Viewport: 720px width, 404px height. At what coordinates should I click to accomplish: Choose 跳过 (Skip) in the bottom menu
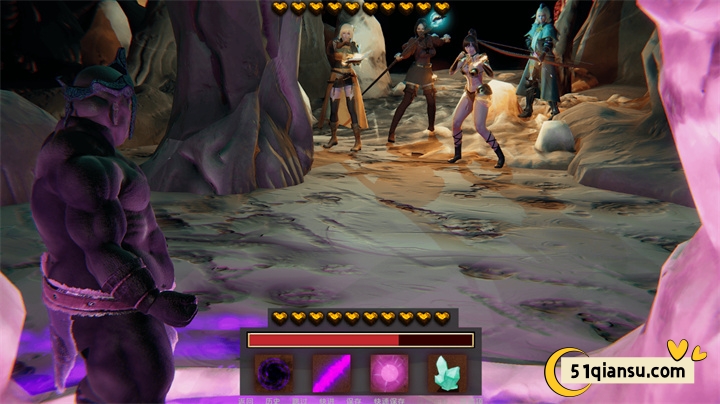pyautogui.click(x=301, y=399)
